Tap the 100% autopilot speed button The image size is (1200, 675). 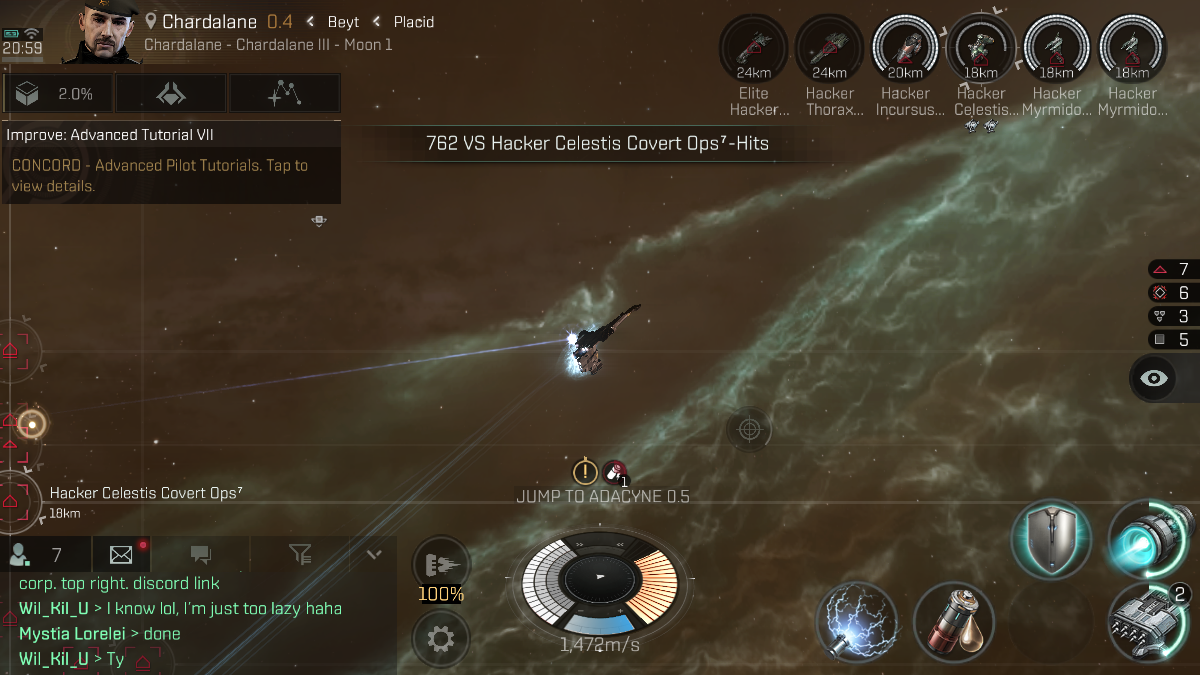click(x=441, y=569)
